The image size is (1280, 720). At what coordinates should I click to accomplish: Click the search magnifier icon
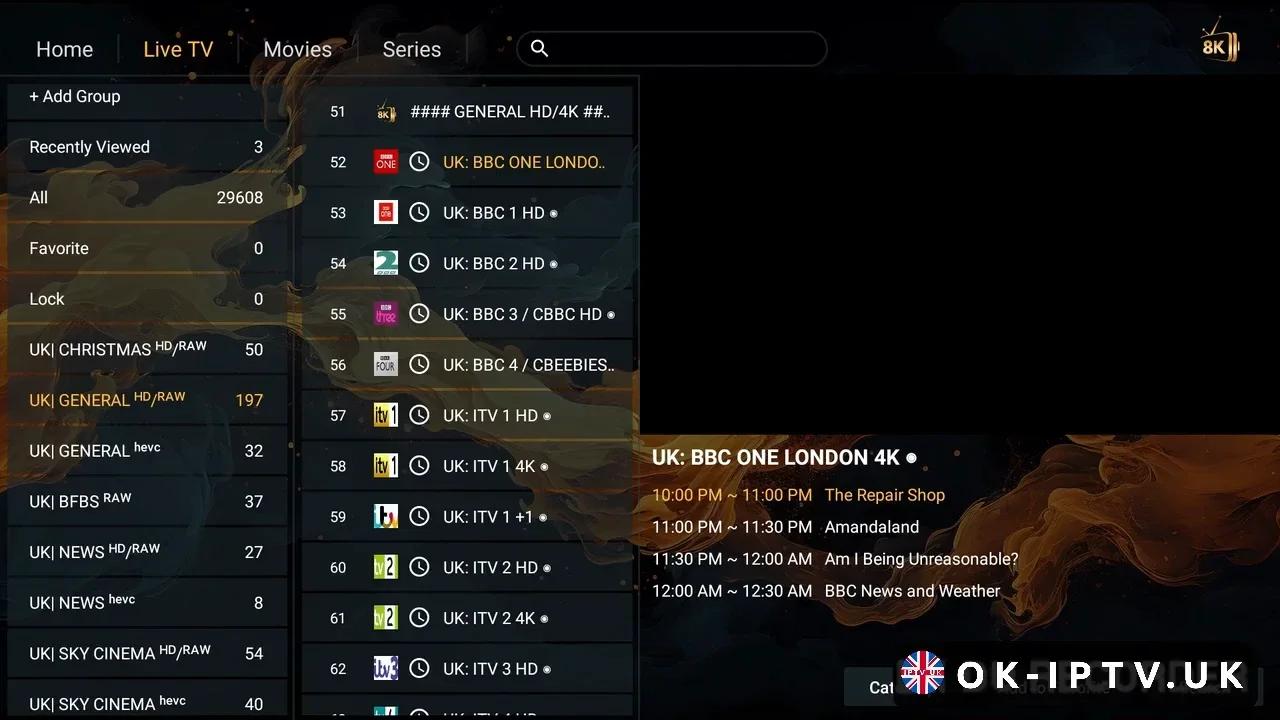pyautogui.click(x=539, y=48)
